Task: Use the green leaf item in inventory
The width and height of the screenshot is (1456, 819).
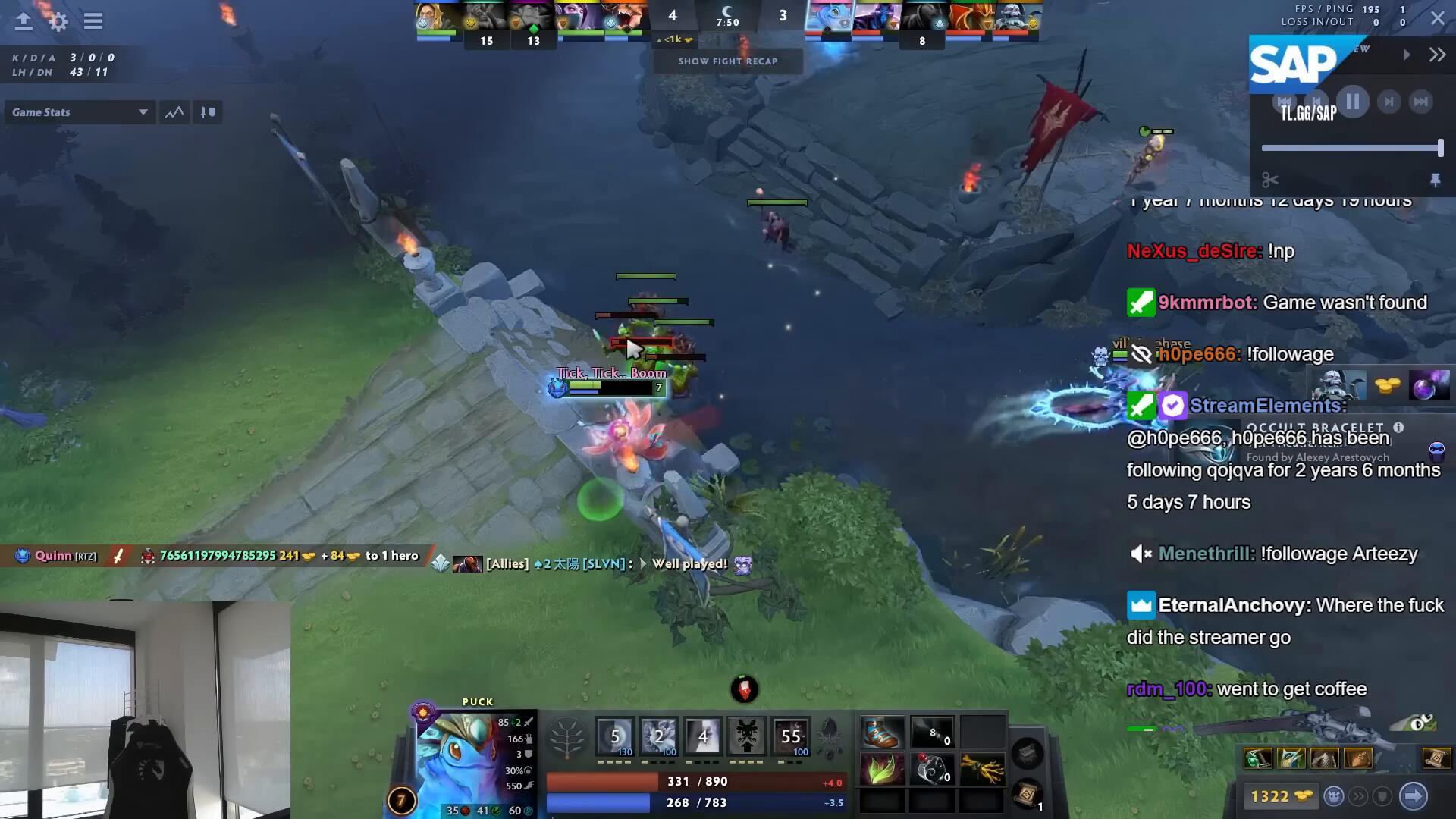Action: [883, 770]
